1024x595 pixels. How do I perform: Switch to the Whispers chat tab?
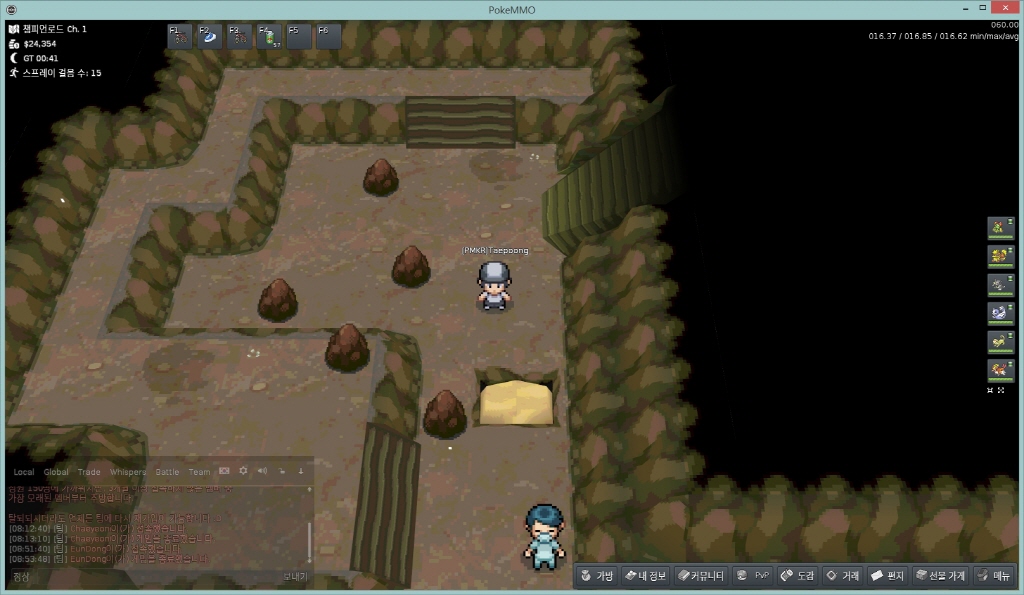pos(127,472)
